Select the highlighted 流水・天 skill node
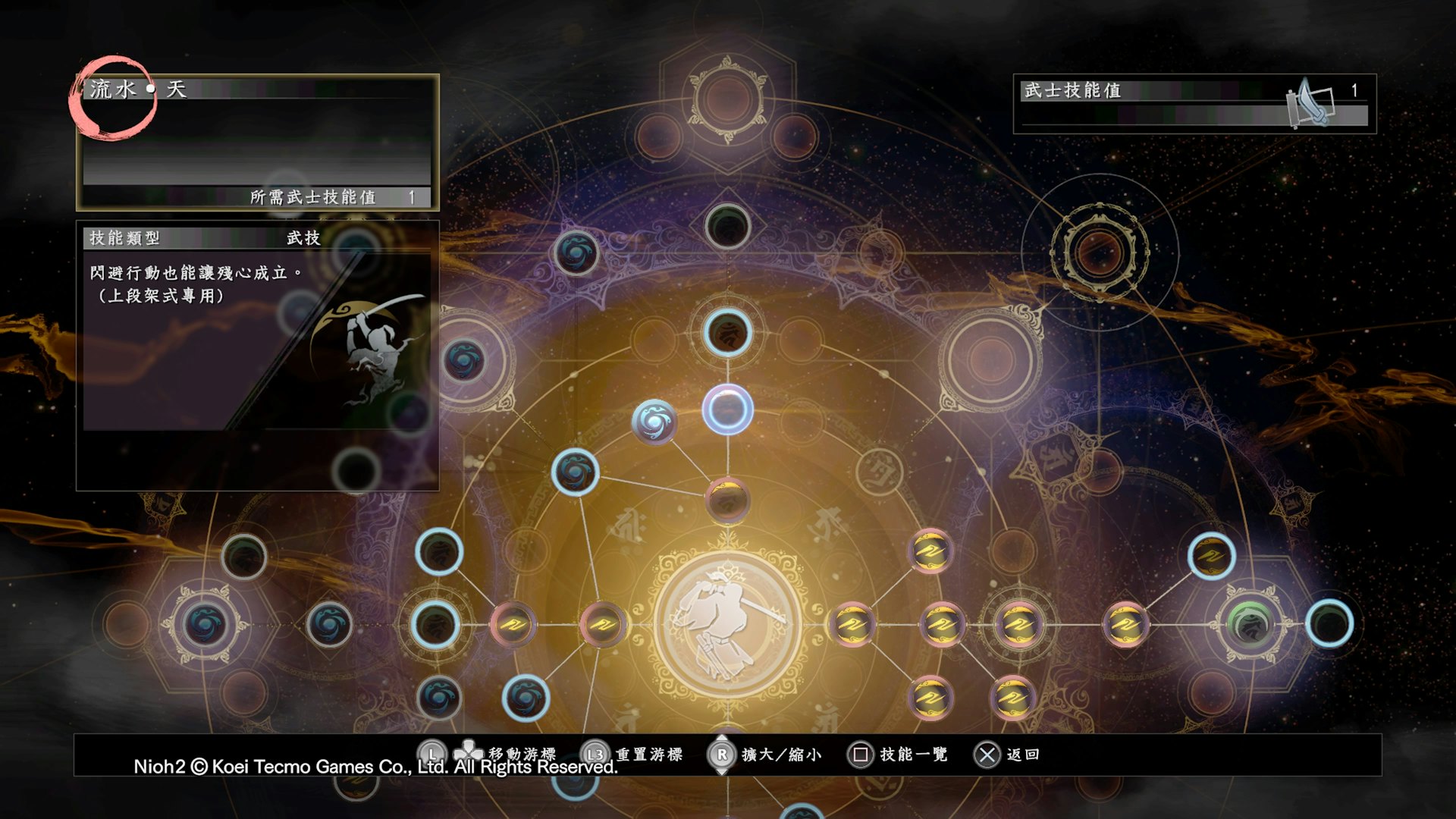The width and height of the screenshot is (1456, 819). [727, 410]
